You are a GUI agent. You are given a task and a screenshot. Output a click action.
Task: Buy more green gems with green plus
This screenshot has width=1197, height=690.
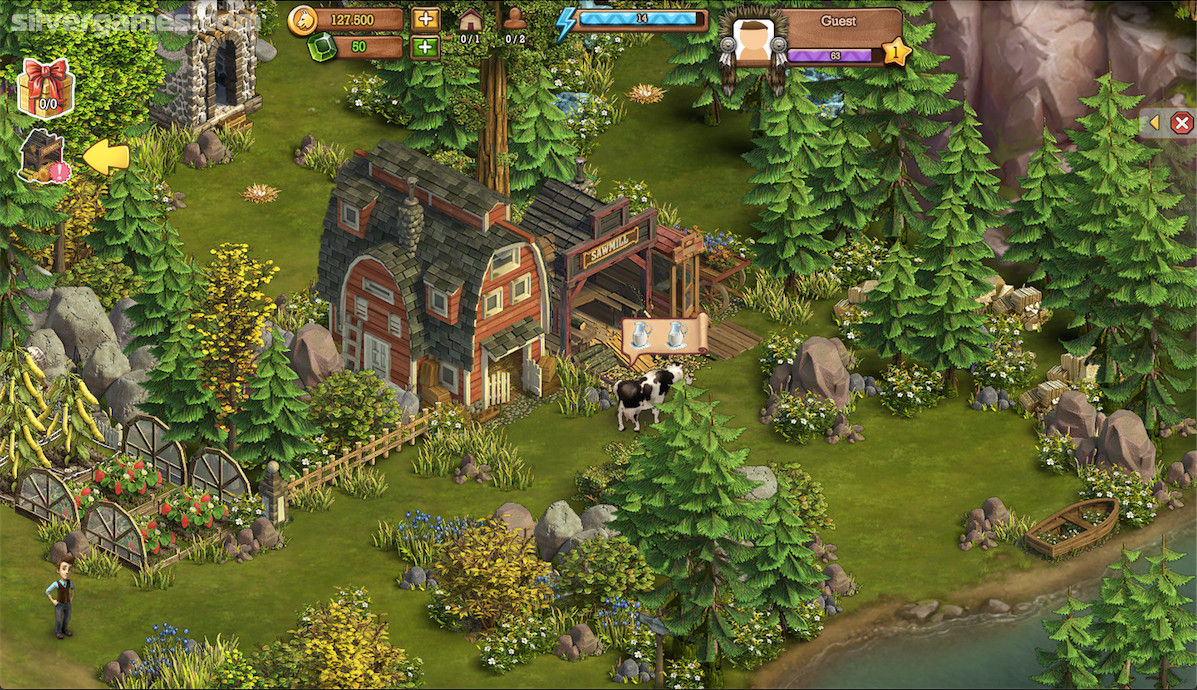pyautogui.click(x=425, y=46)
